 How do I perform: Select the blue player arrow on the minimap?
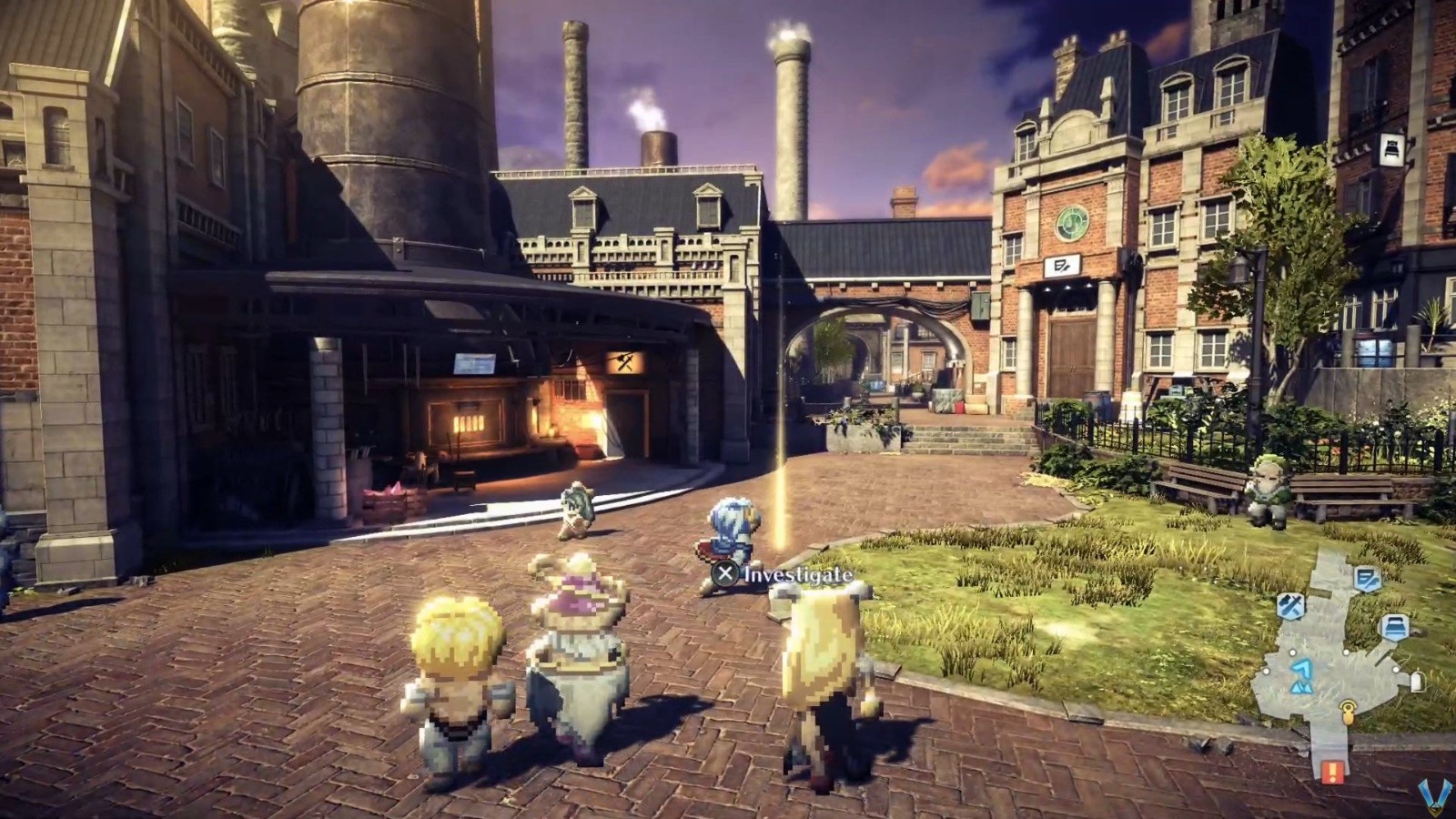[1303, 673]
